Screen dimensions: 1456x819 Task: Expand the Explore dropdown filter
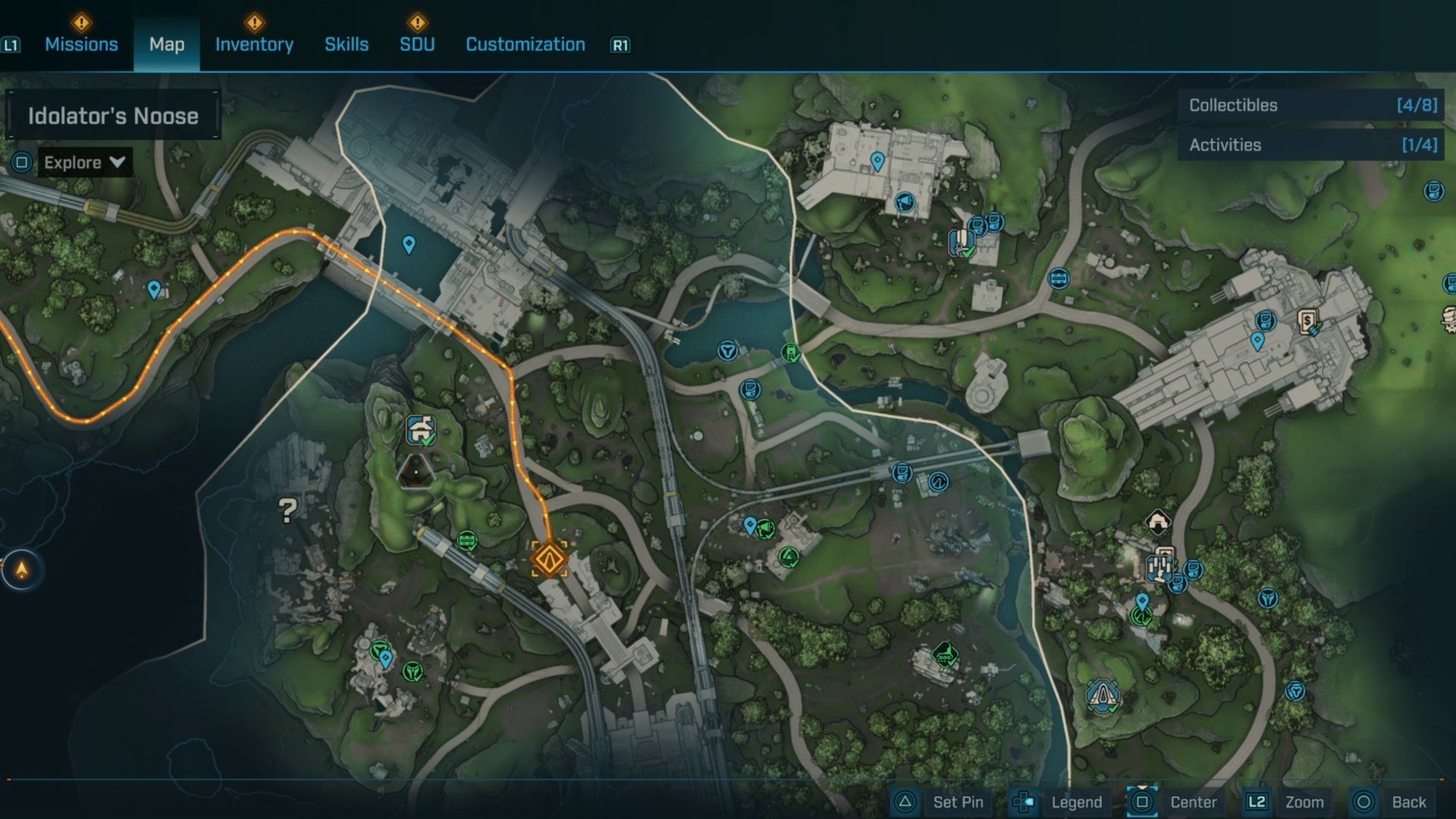[84, 162]
